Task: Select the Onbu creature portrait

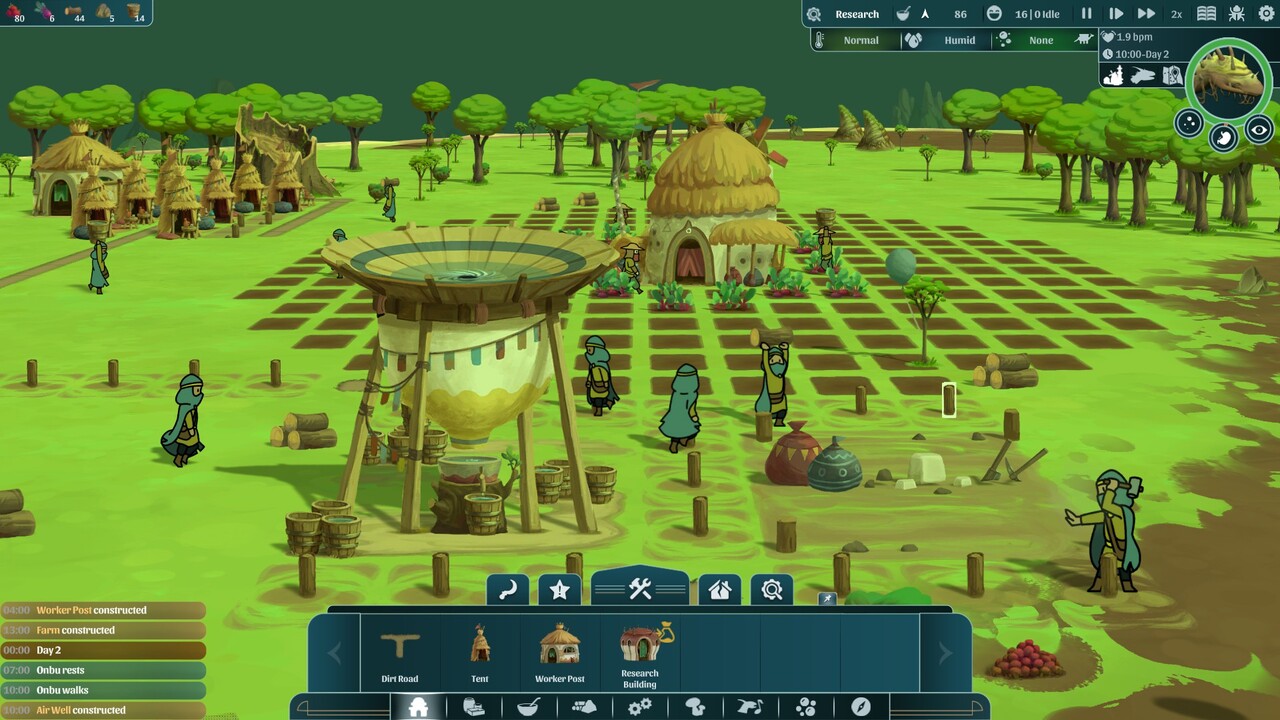Action: pyautogui.click(x=1229, y=80)
